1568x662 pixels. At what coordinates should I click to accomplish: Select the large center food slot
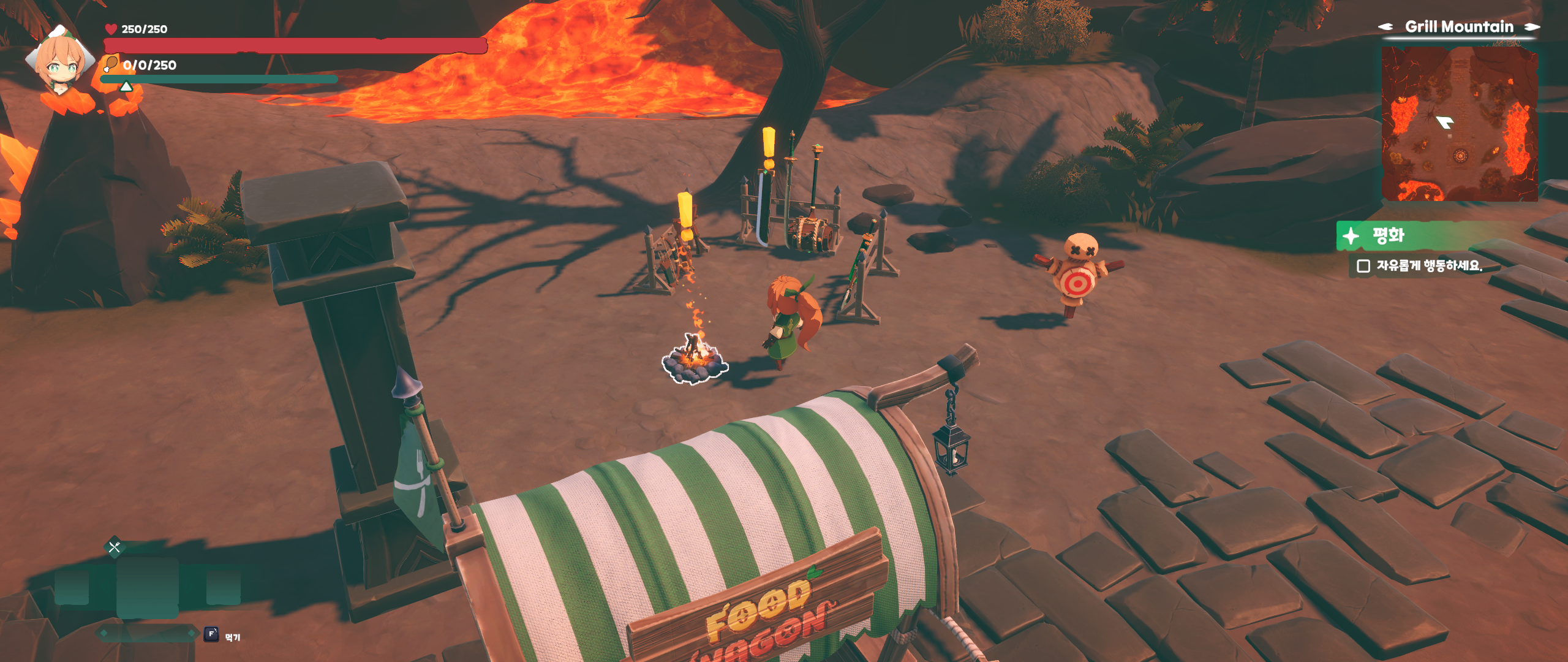click(x=147, y=587)
